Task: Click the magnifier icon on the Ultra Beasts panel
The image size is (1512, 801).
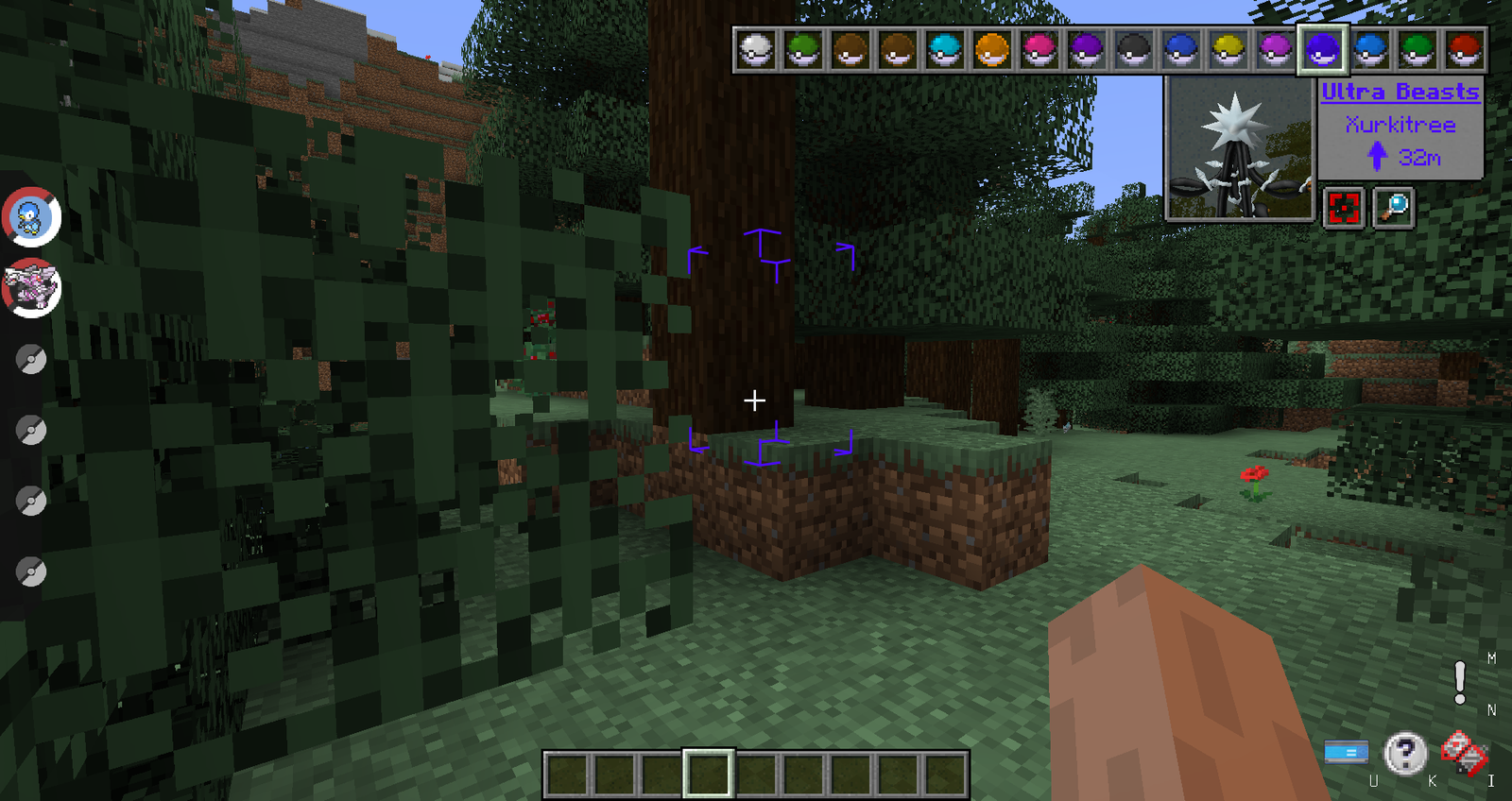Action: tap(1393, 208)
